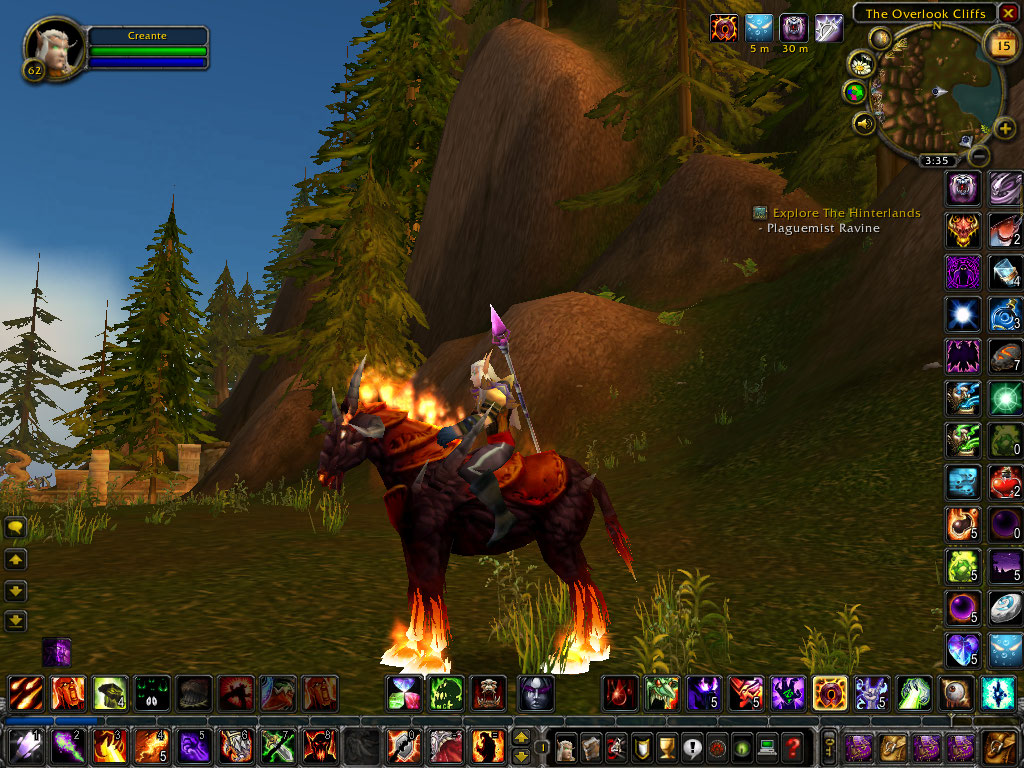The width and height of the screenshot is (1024, 768).
Task: Open the golden trophy achievements menu
Action: (662, 746)
